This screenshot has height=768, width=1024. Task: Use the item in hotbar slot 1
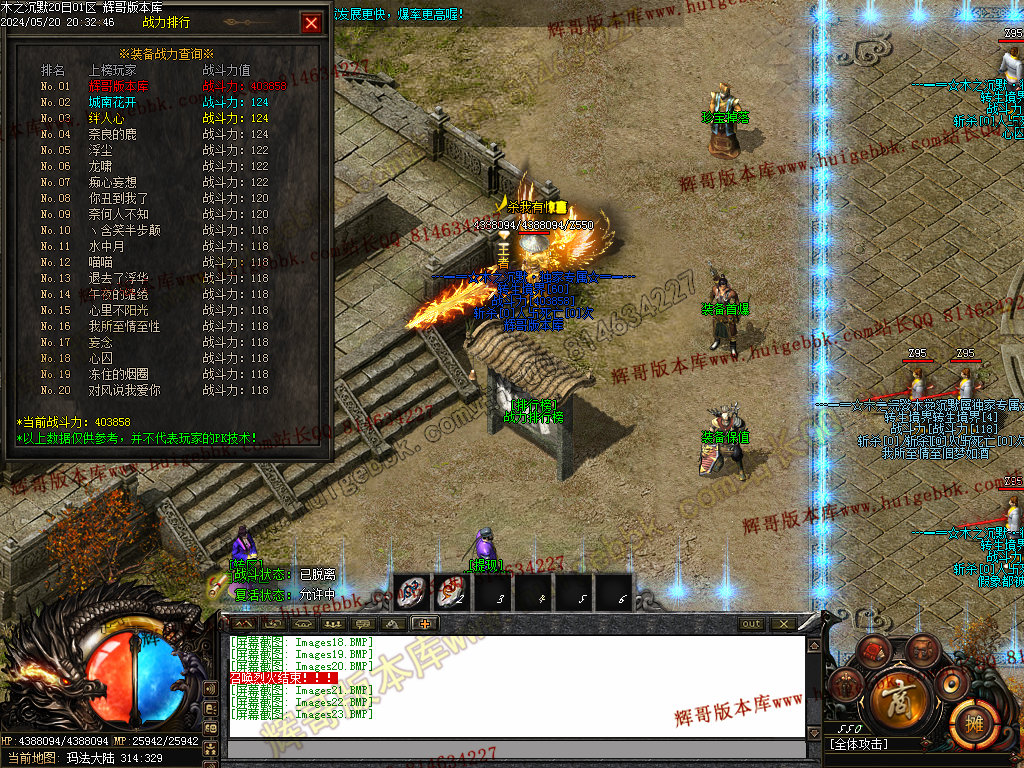(x=411, y=592)
